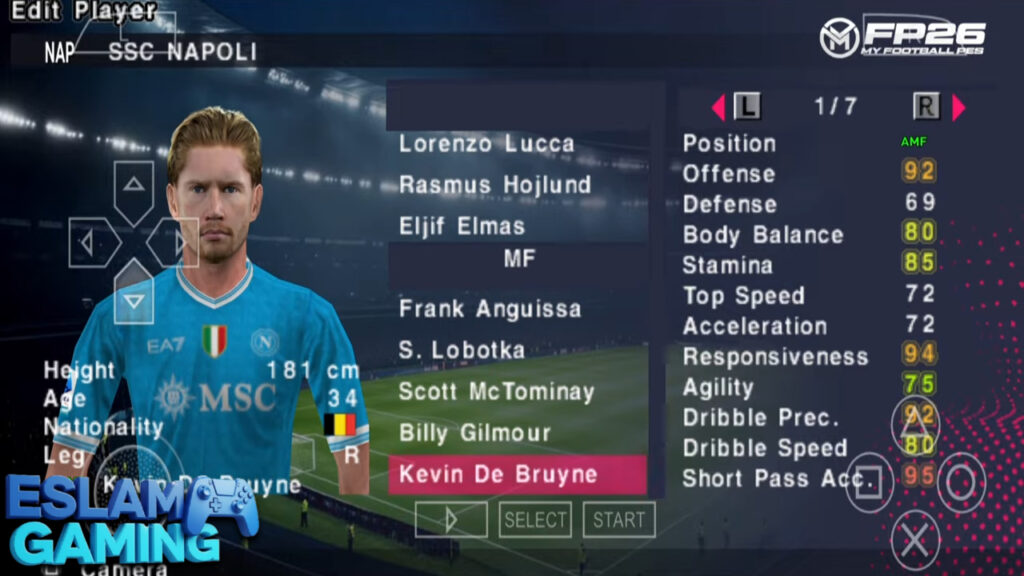Tap the START overlay button
The image size is (1024, 576).
(x=618, y=520)
